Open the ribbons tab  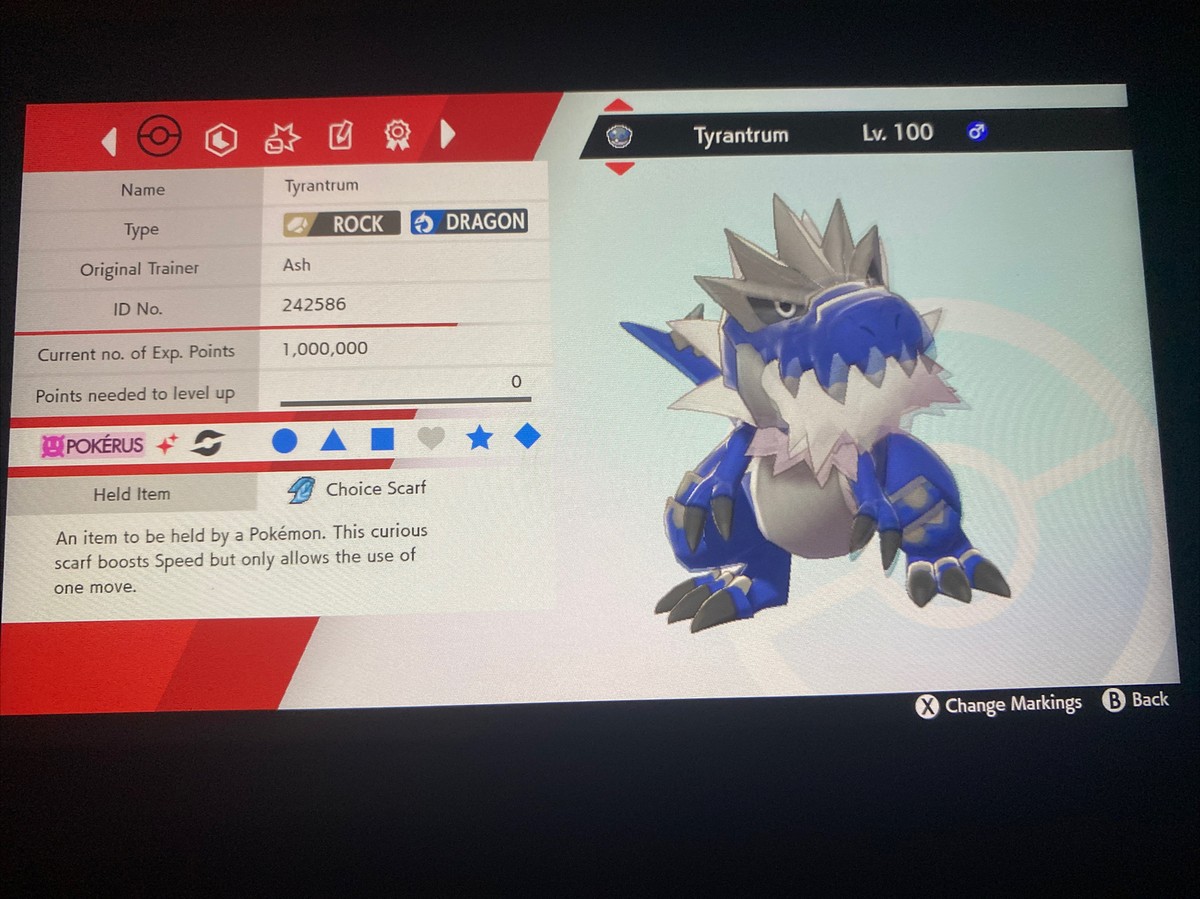point(398,134)
